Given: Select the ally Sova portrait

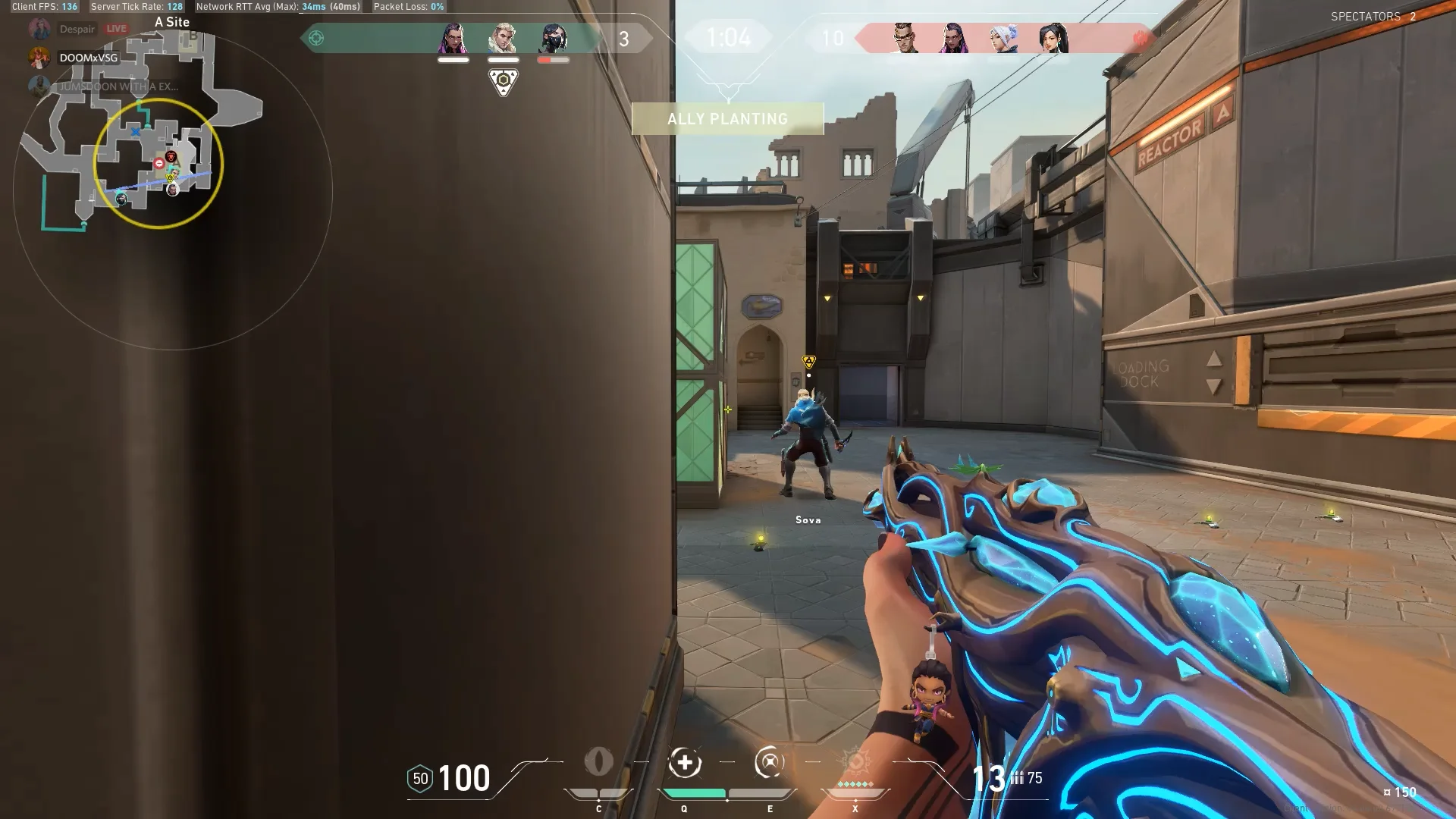Looking at the screenshot, I should coord(503,38).
